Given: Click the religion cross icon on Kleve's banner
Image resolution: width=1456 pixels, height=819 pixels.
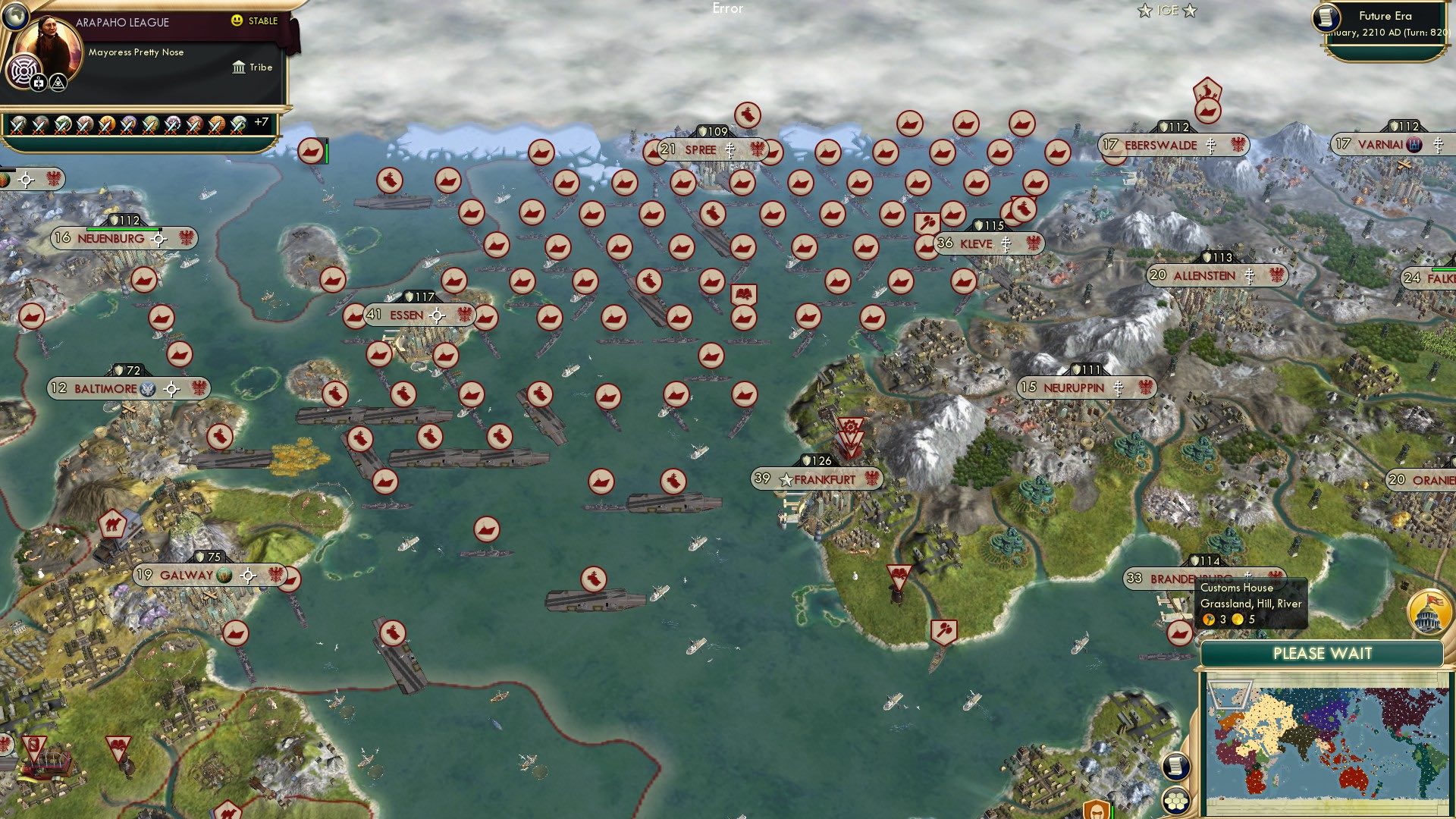Looking at the screenshot, I should (1006, 244).
